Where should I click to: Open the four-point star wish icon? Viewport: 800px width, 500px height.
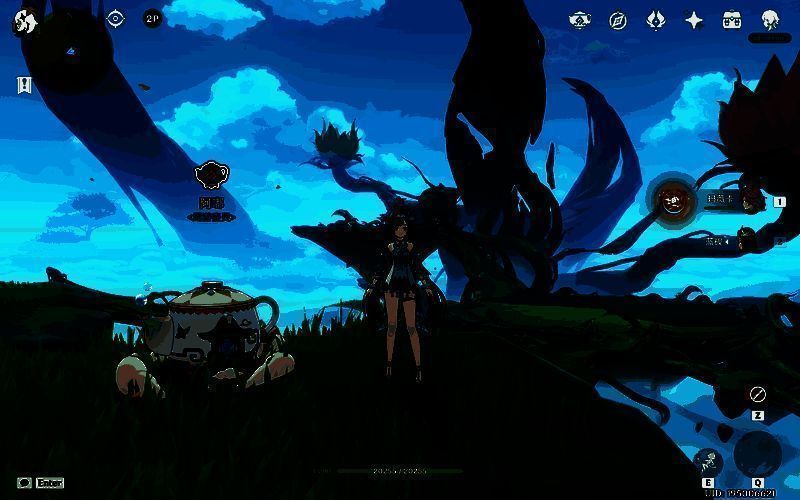pyautogui.click(x=693, y=19)
